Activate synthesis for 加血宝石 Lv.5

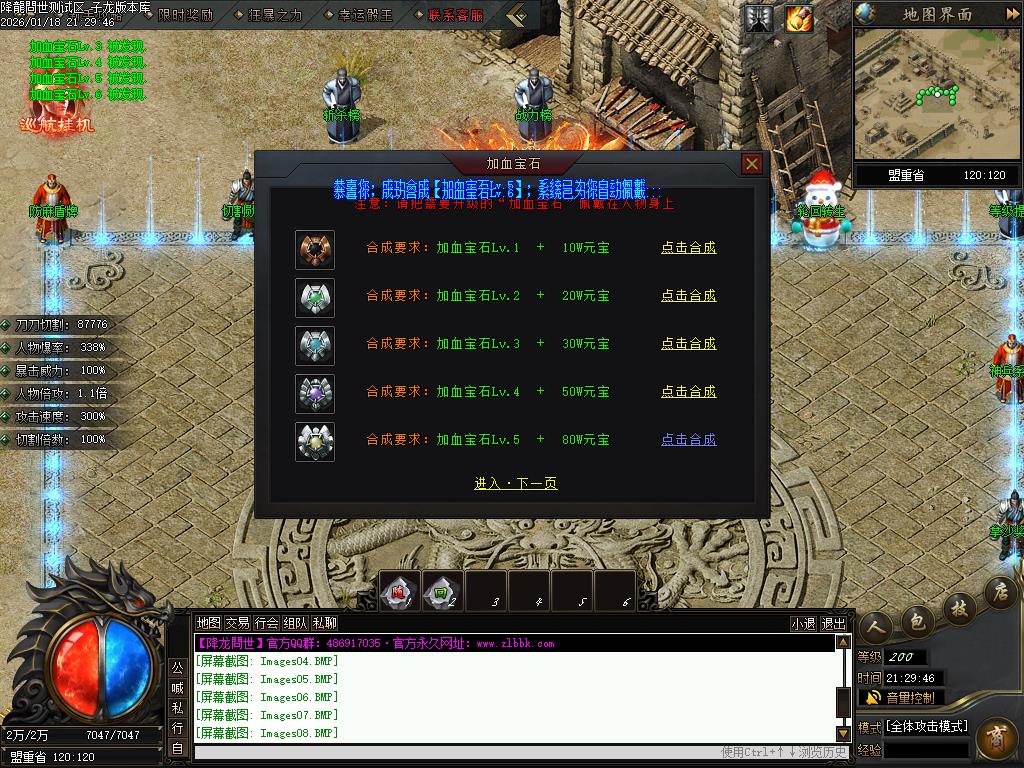click(x=688, y=440)
